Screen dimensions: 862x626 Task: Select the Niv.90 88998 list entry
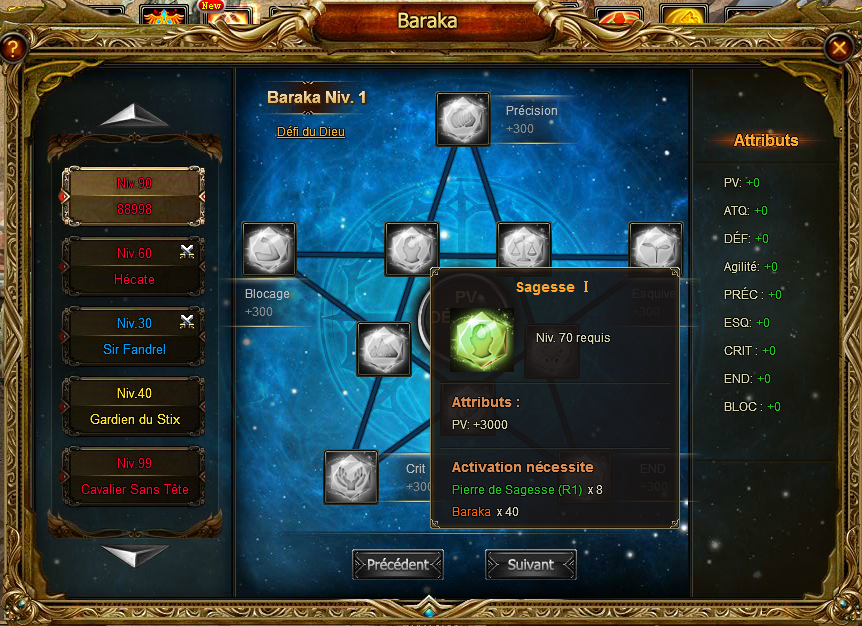(x=134, y=196)
